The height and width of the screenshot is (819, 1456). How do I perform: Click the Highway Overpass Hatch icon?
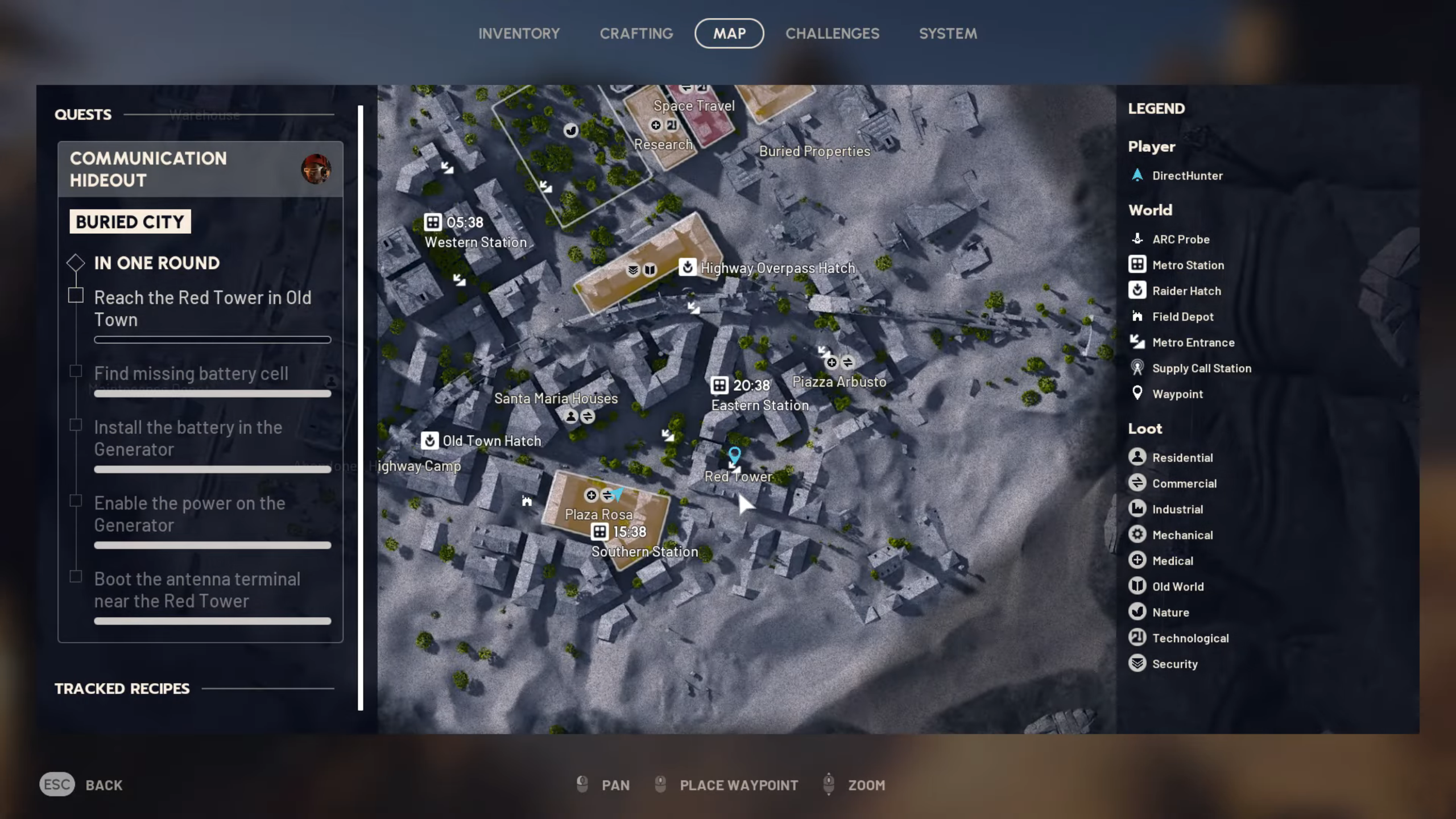687,268
